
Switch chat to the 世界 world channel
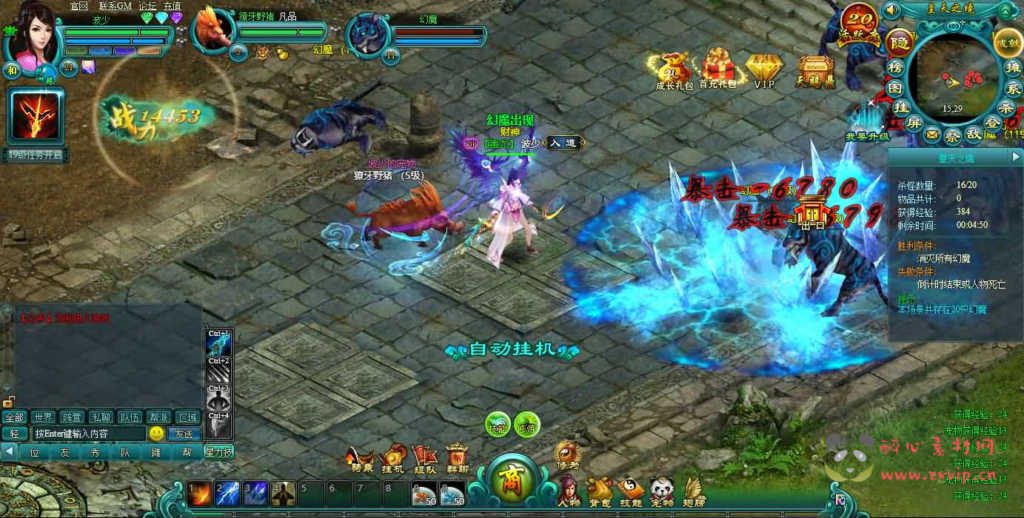pyautogui.click(x=43, y=417)
